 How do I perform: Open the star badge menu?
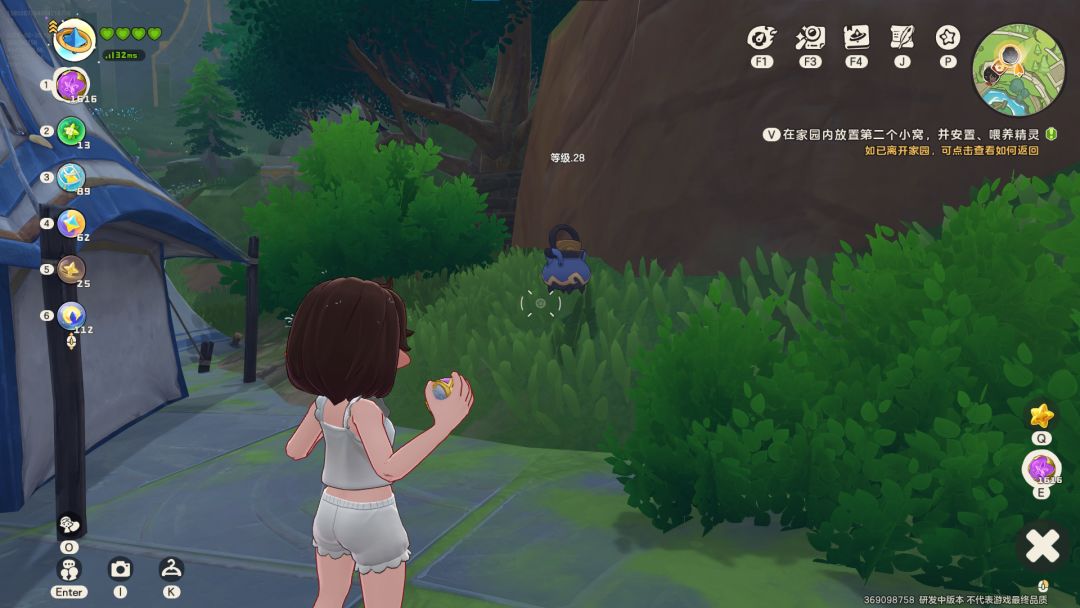[x=948, y=38]
